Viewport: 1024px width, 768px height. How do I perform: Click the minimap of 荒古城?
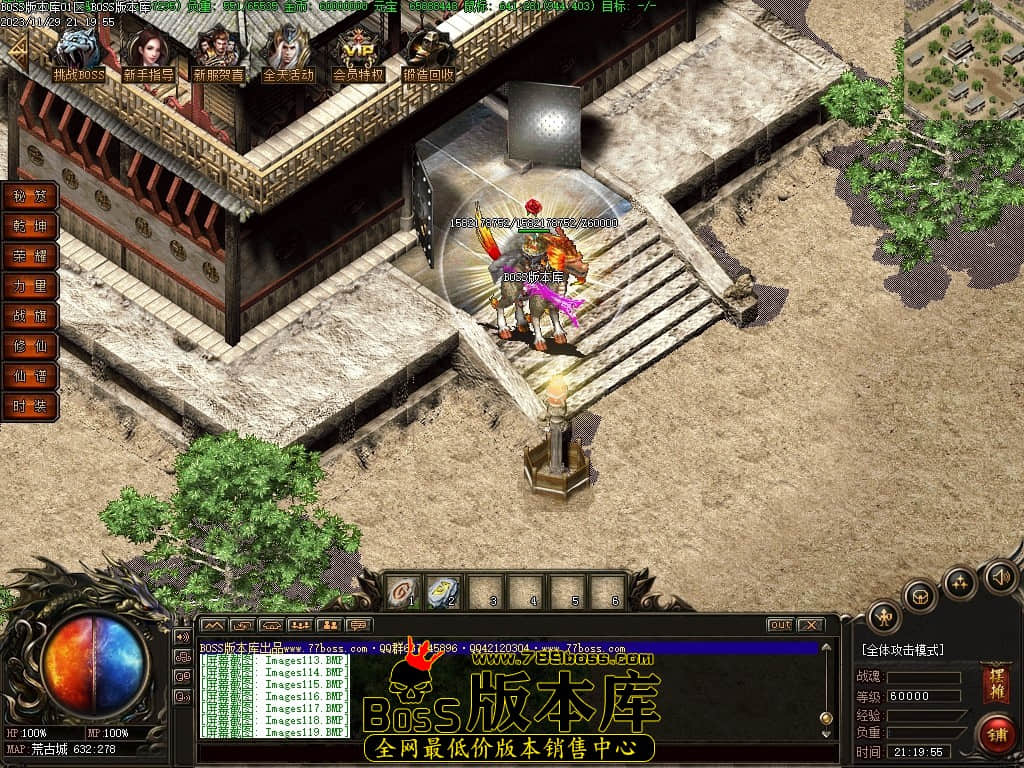click(x=963, y=60)
